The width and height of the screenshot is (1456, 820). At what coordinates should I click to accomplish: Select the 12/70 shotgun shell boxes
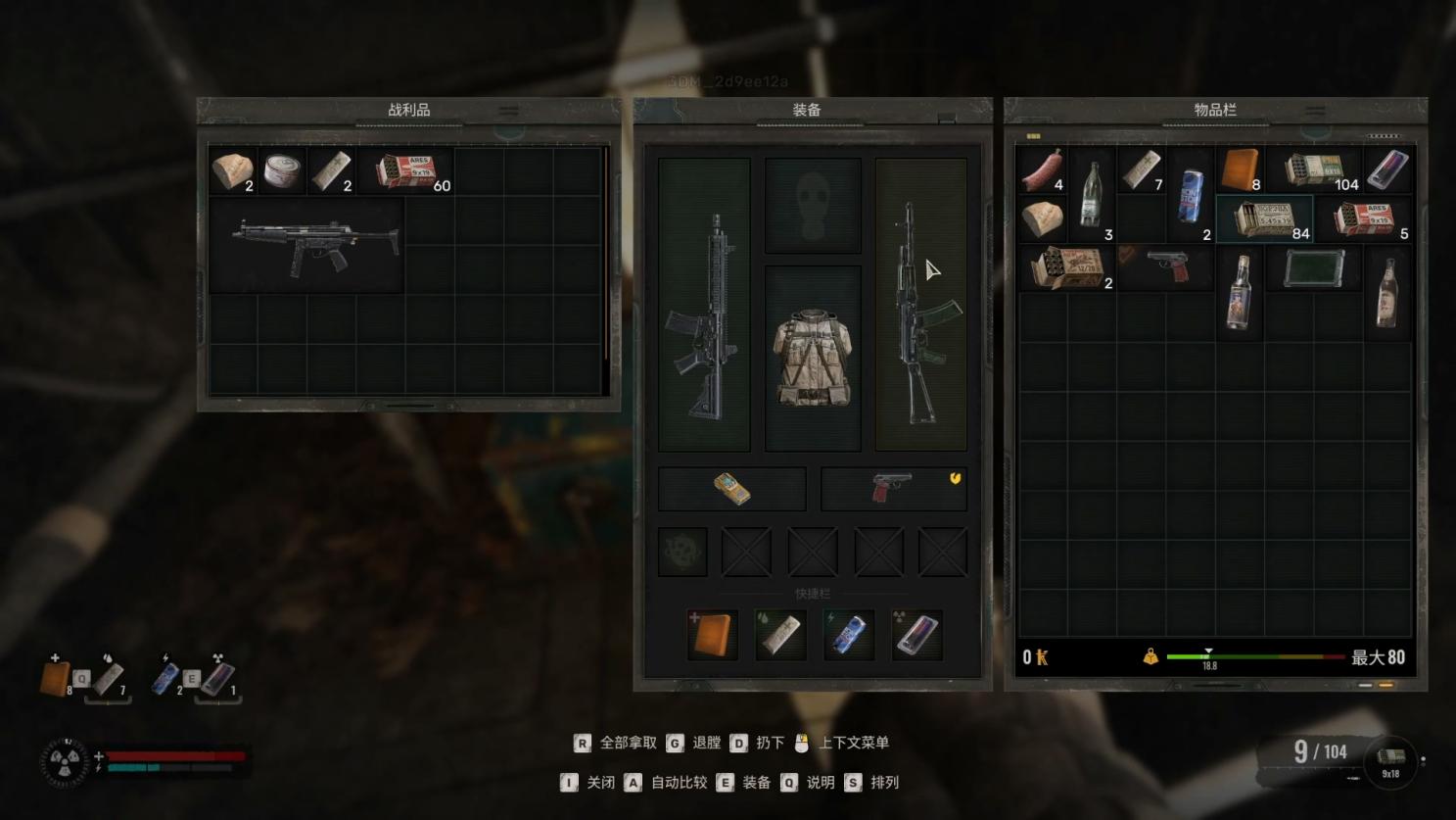coord(1066,266)
